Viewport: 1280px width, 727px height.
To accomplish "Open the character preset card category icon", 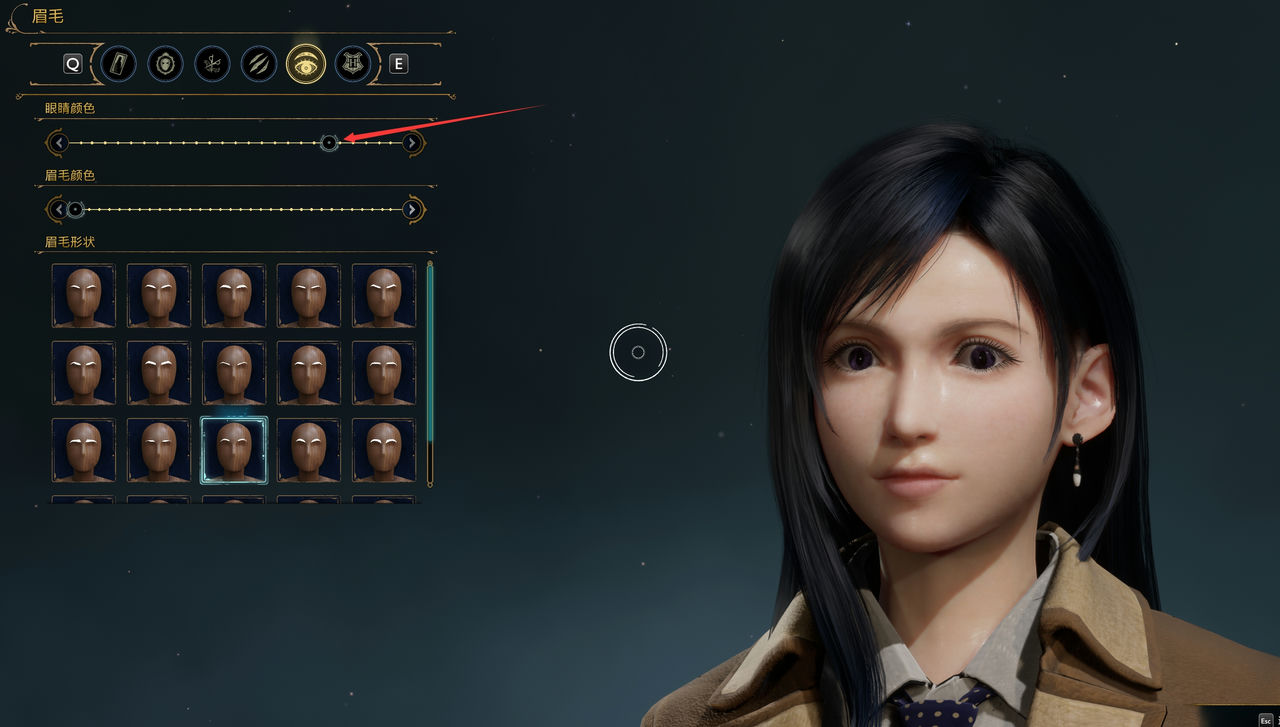I will click(118, 63).
